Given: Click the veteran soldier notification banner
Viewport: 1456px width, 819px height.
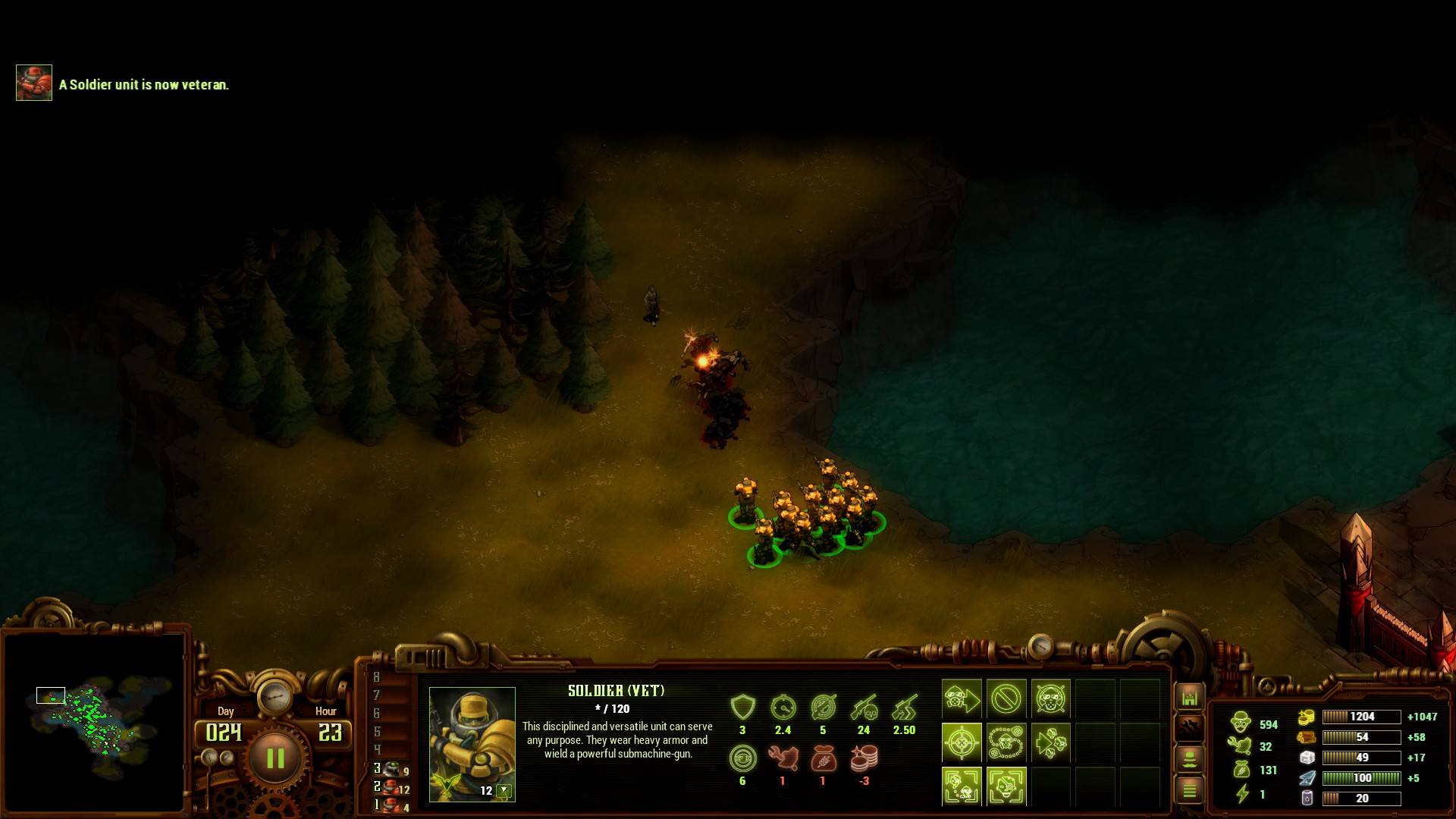Looking at the screenshot, I should click(x=121, y=83).
